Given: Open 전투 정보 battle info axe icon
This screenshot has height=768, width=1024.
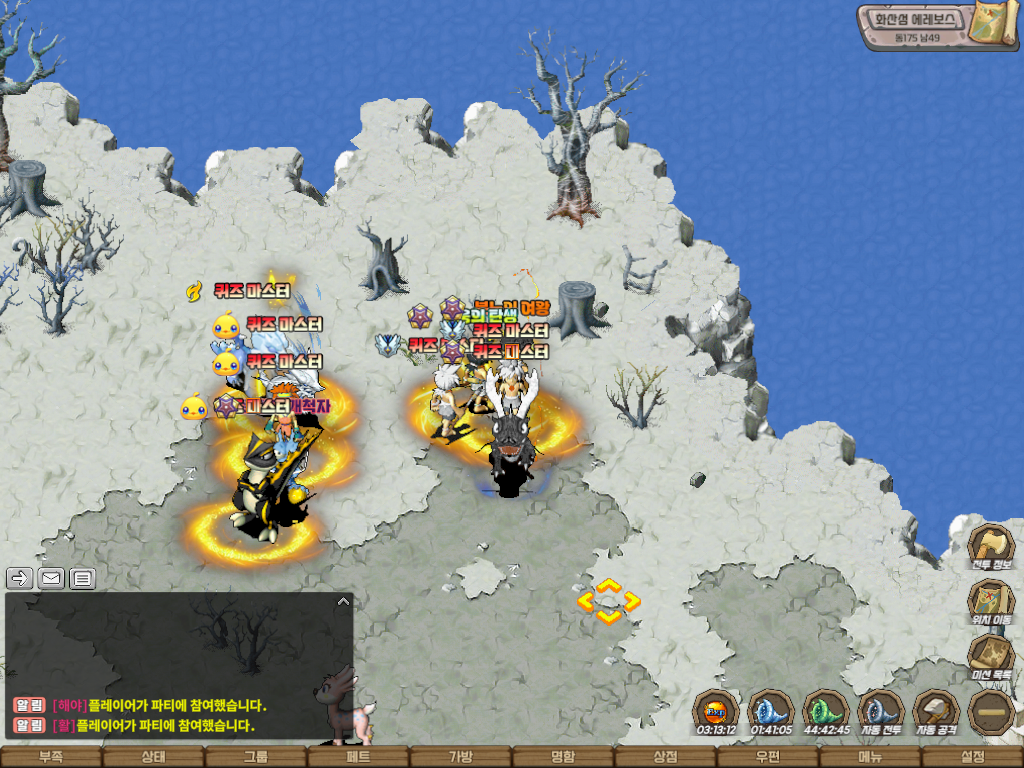Looking at the screenshot, I should (x=991, y=547).
